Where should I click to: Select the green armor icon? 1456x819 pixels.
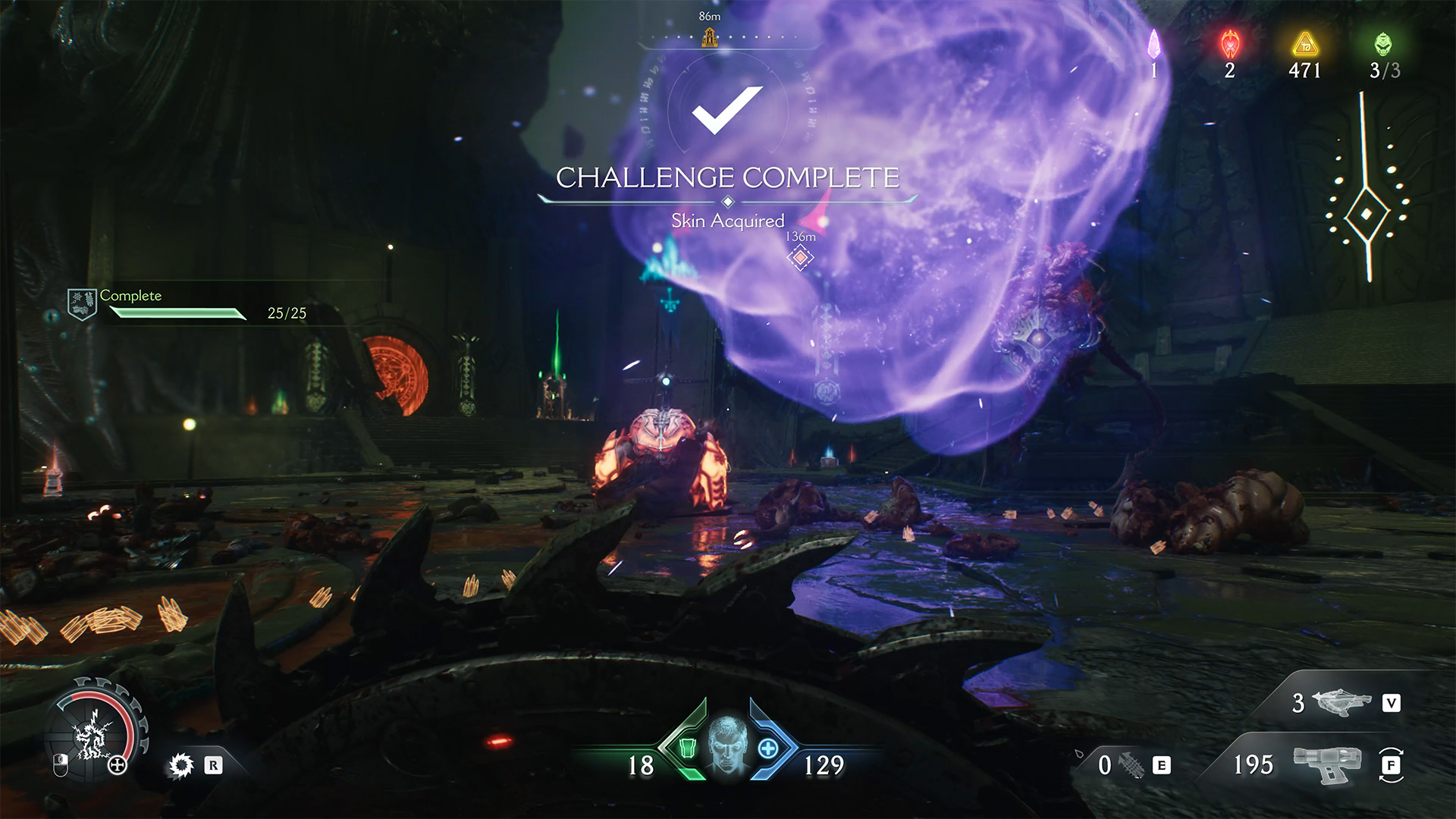click(687, 748)
